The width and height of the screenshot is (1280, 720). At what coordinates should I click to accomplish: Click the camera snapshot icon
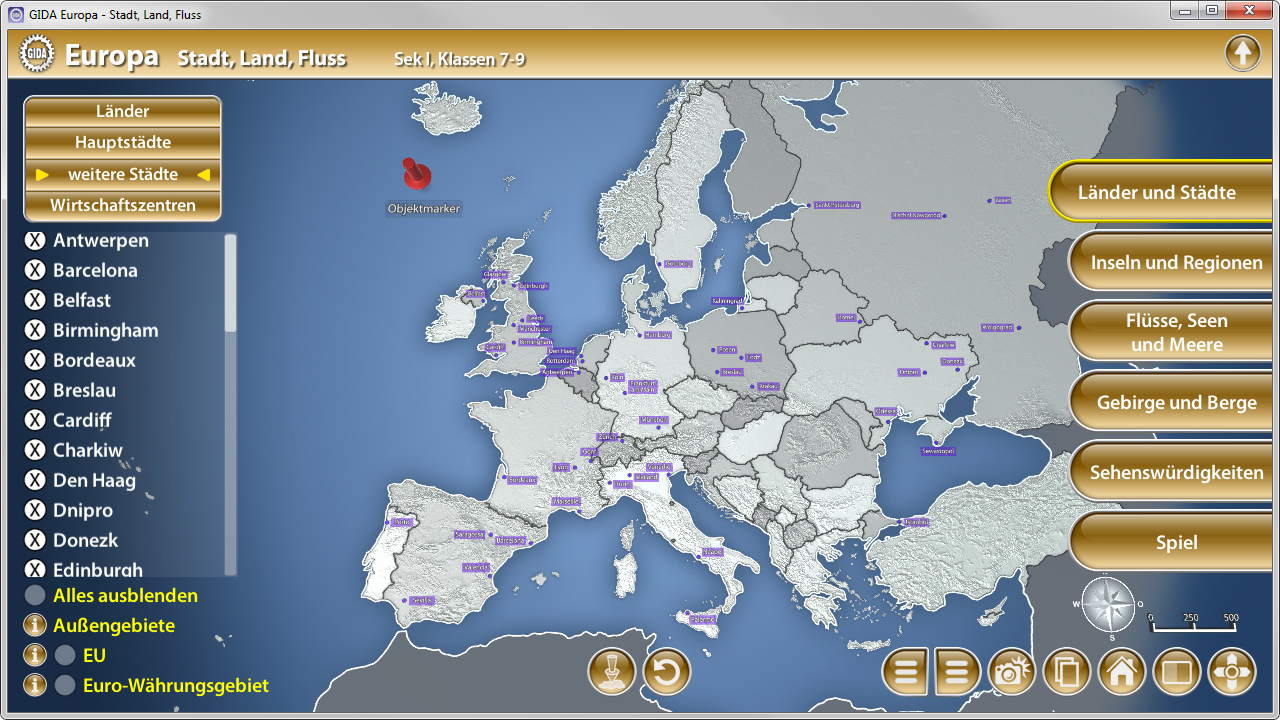(1011, 672)
